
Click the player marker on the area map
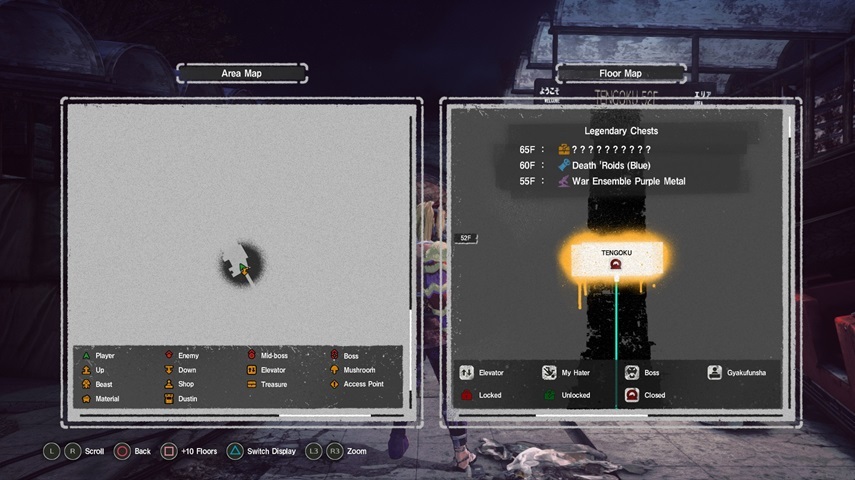pyautogui.click(x=243, y=269)
